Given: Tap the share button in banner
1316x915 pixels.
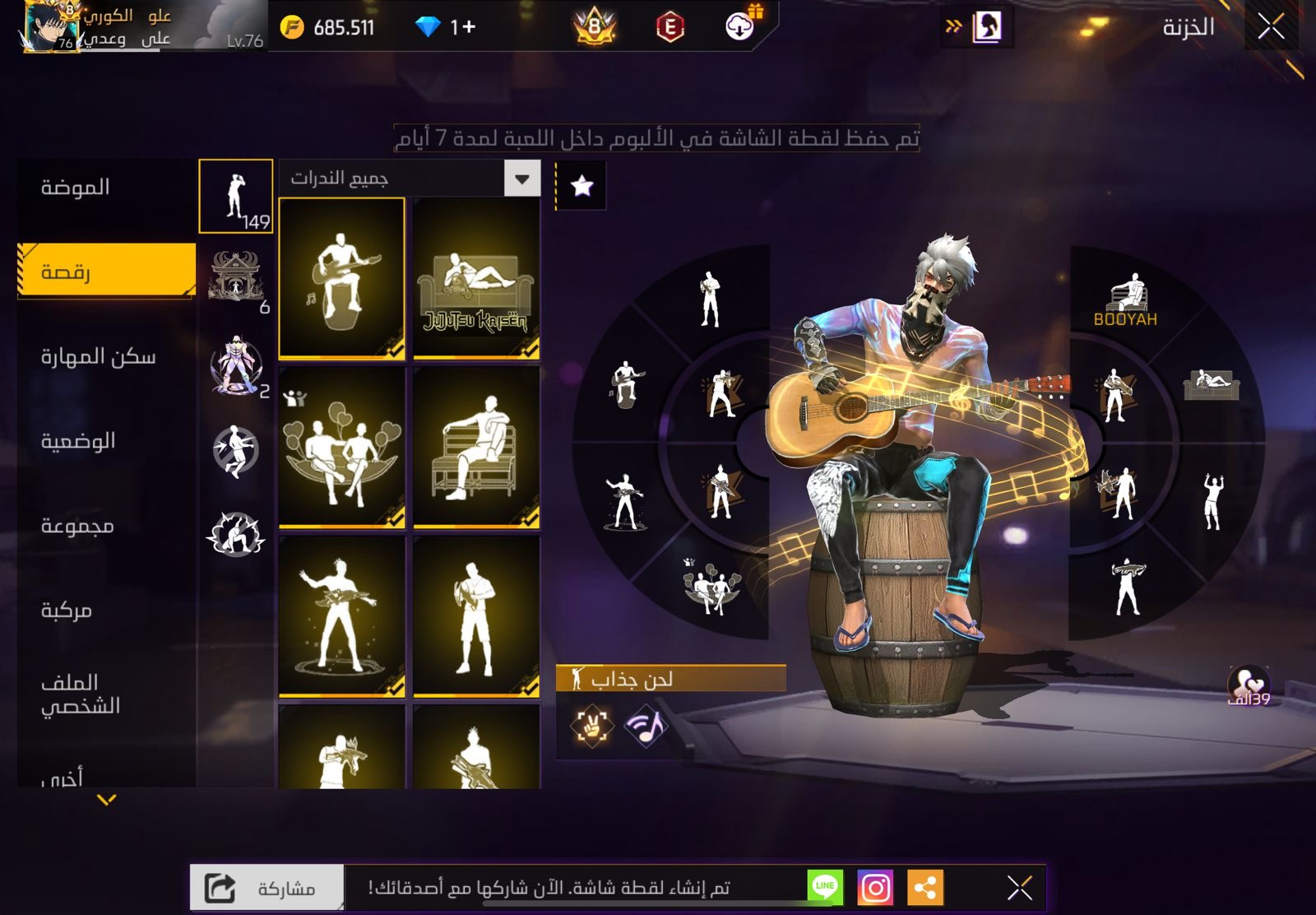Looking at the screenshot, I should coord(266,888).
